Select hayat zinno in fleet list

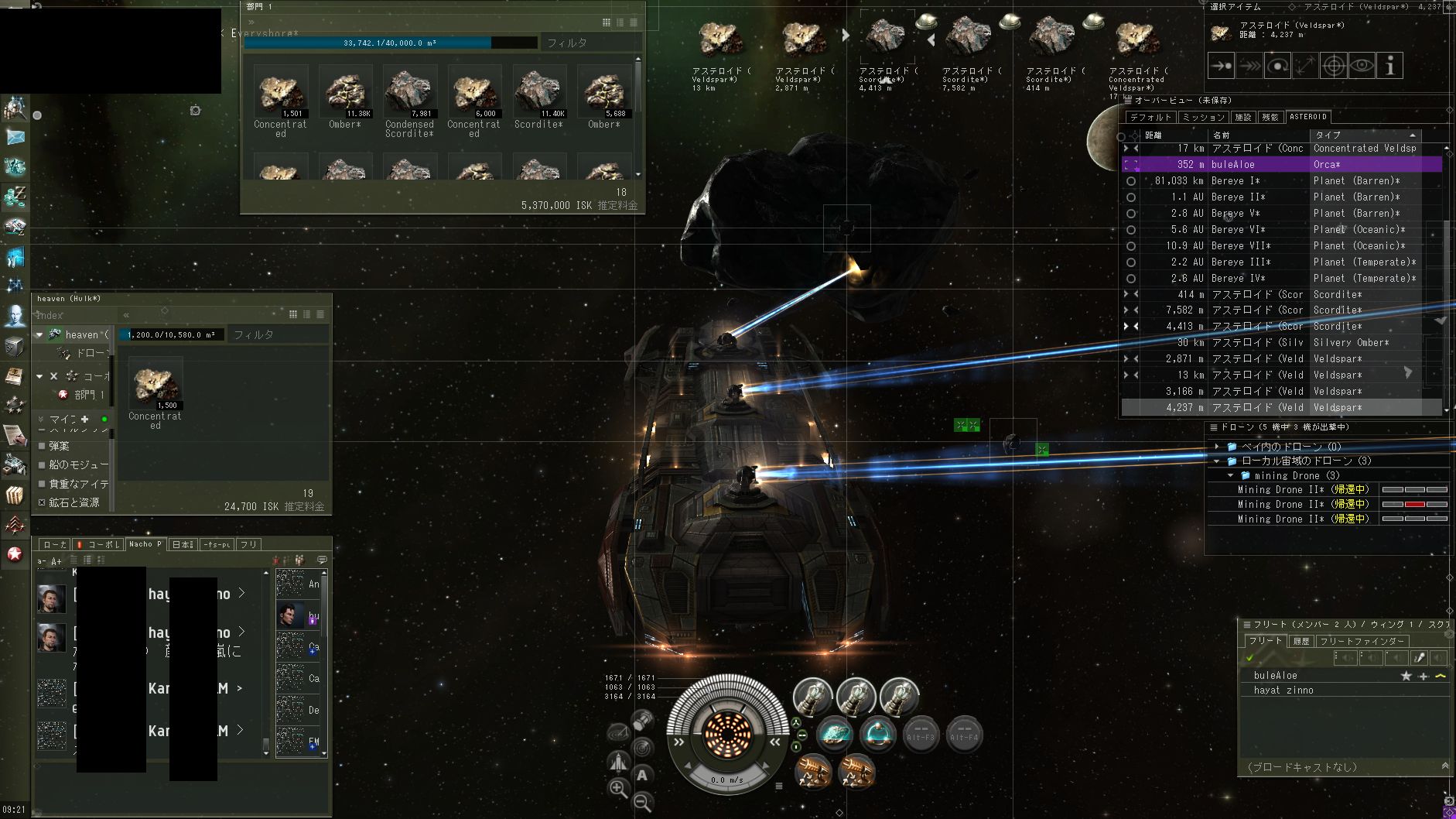(x=1283, y=690)
